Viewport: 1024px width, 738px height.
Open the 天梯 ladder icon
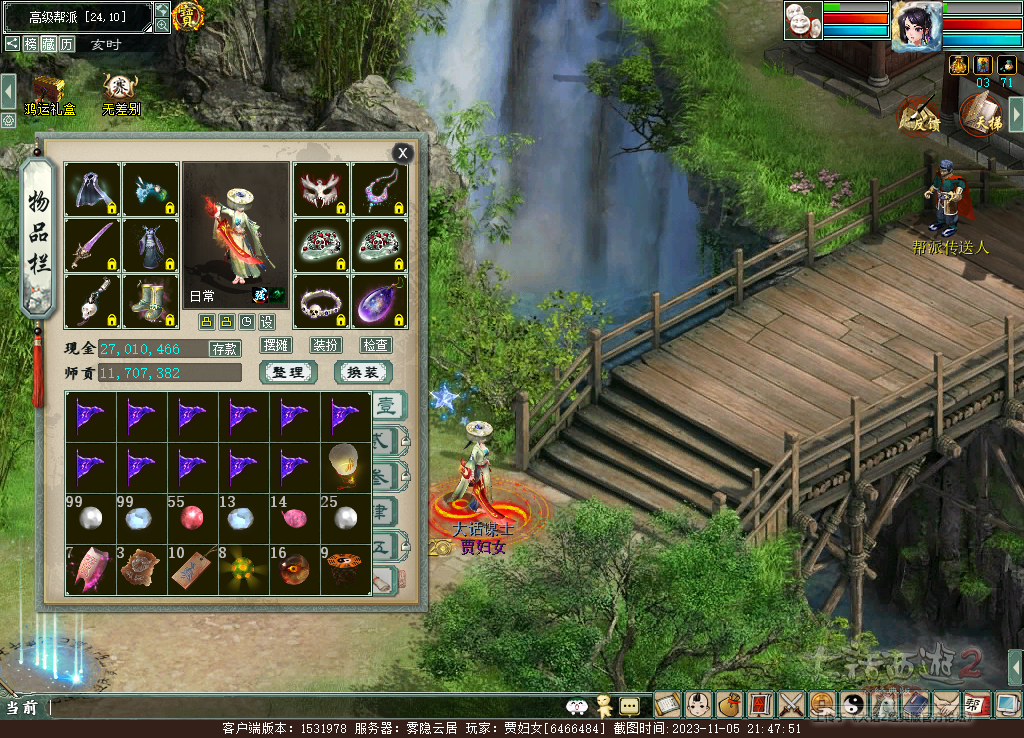tap(982, 114)
